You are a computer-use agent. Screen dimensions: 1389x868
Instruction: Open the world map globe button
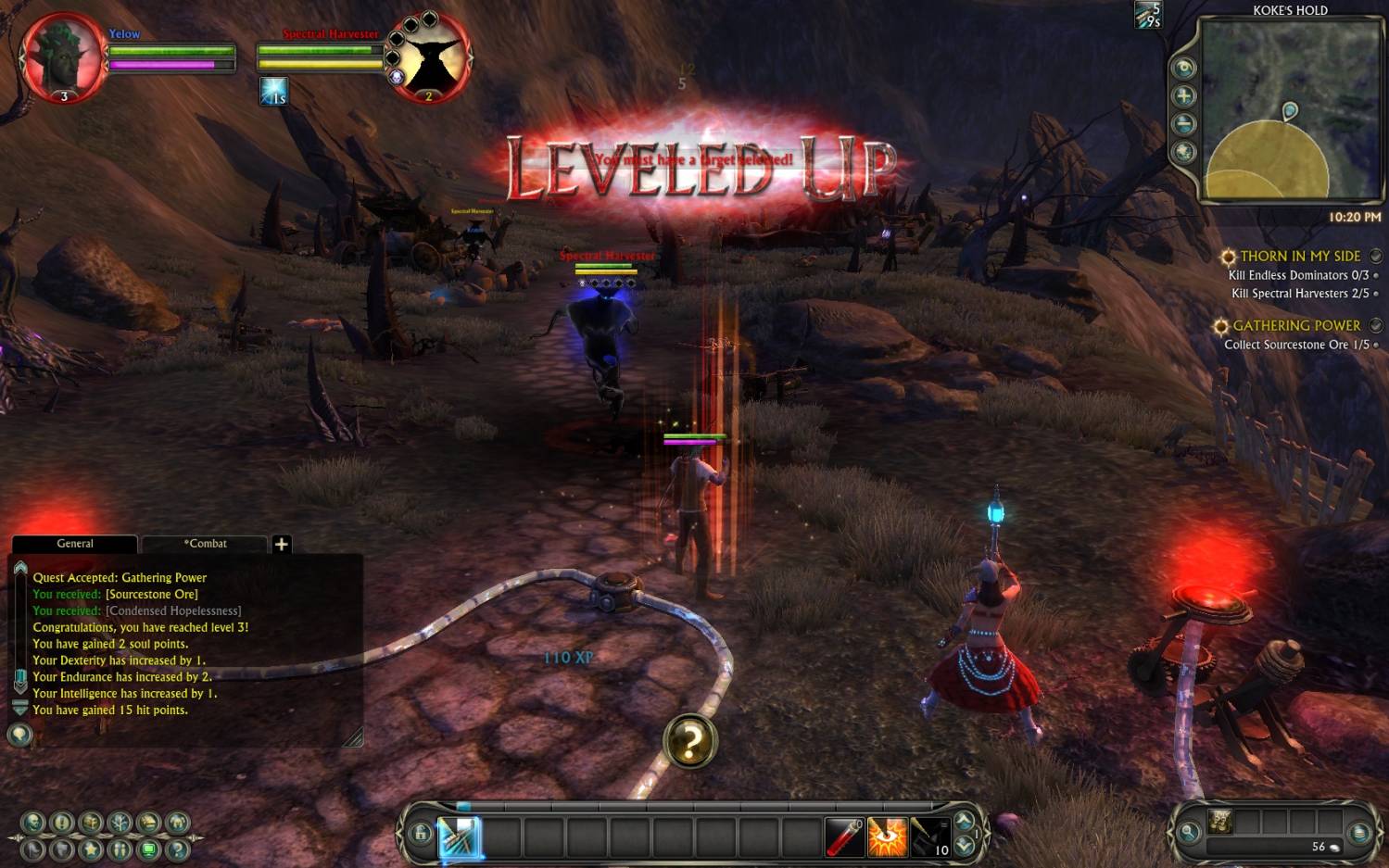(1183, 152)
